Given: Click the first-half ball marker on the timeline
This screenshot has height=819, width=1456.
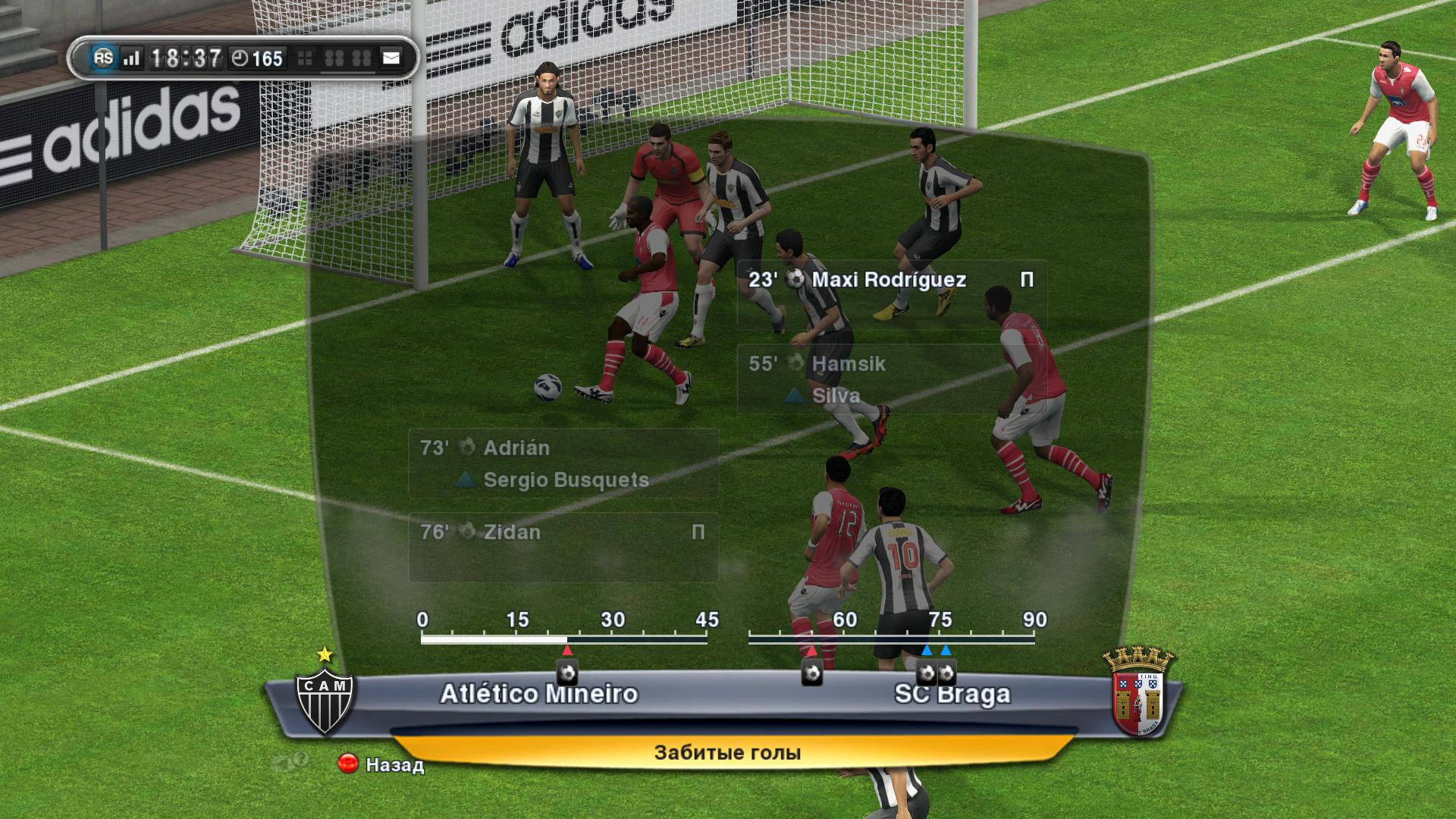Looking at the screenshot, I should (x=567, y=673).
